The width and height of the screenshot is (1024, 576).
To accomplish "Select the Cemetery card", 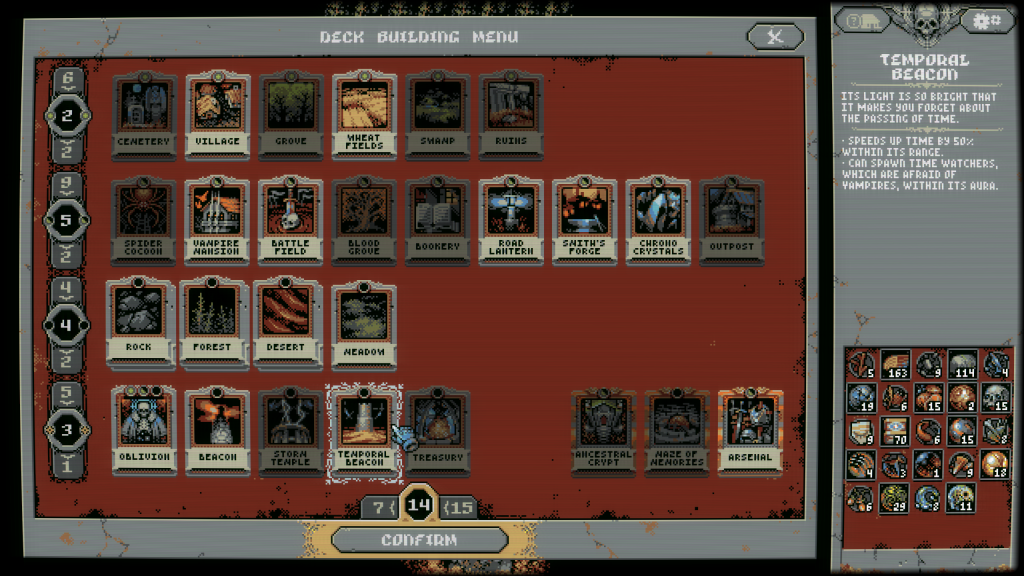I will click(x=144, y=115).
